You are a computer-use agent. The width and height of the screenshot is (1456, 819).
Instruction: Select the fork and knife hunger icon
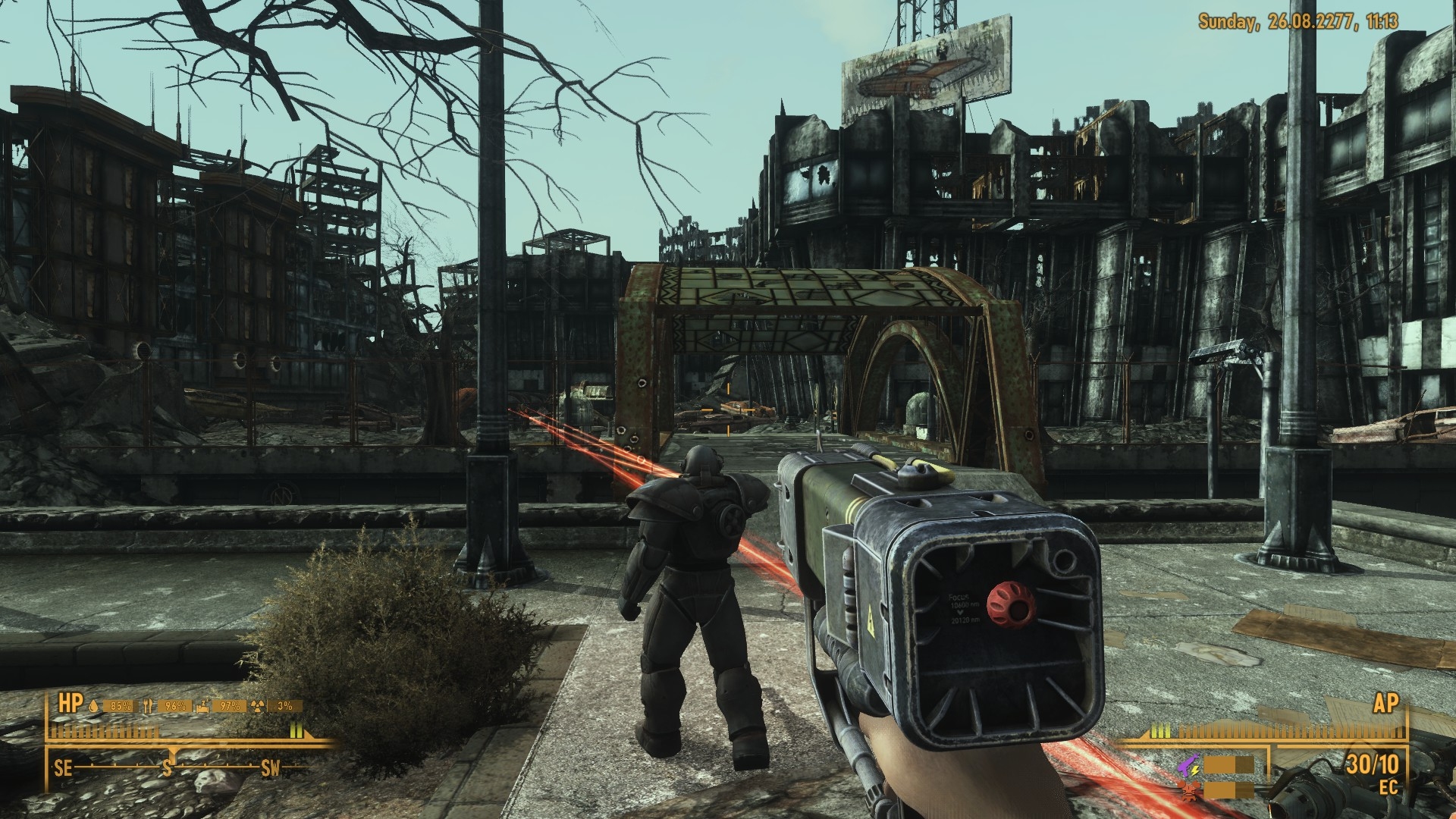coord(149,705)
